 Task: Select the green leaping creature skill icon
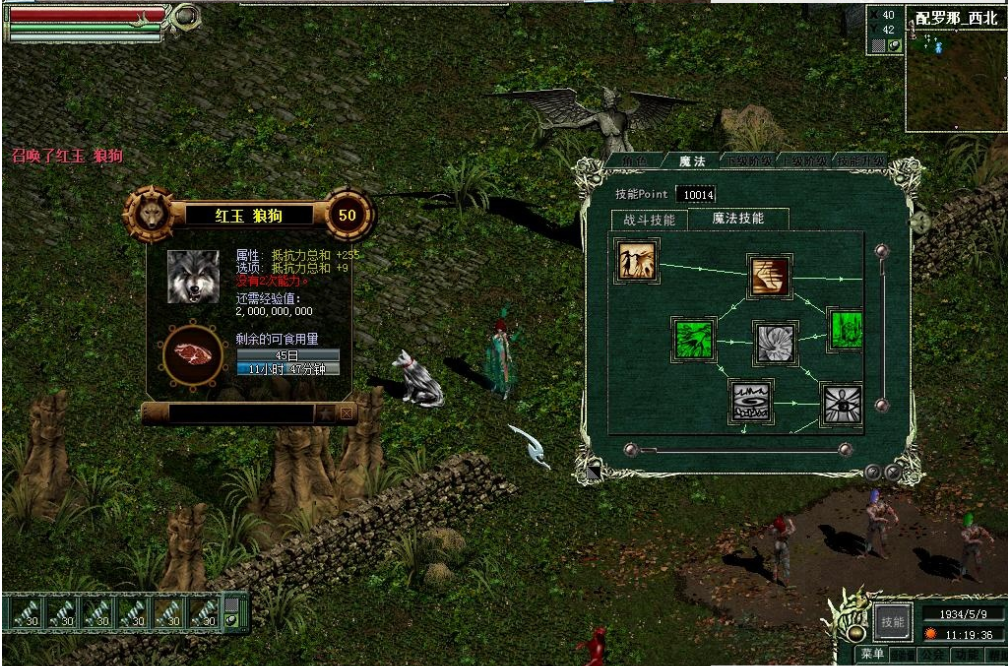[x=694, y=340]
